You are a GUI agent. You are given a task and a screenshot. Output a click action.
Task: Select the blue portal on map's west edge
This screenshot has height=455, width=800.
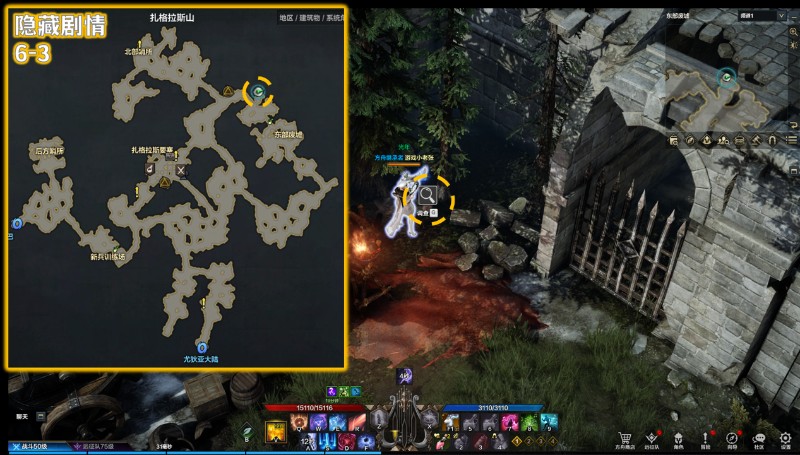16,223
